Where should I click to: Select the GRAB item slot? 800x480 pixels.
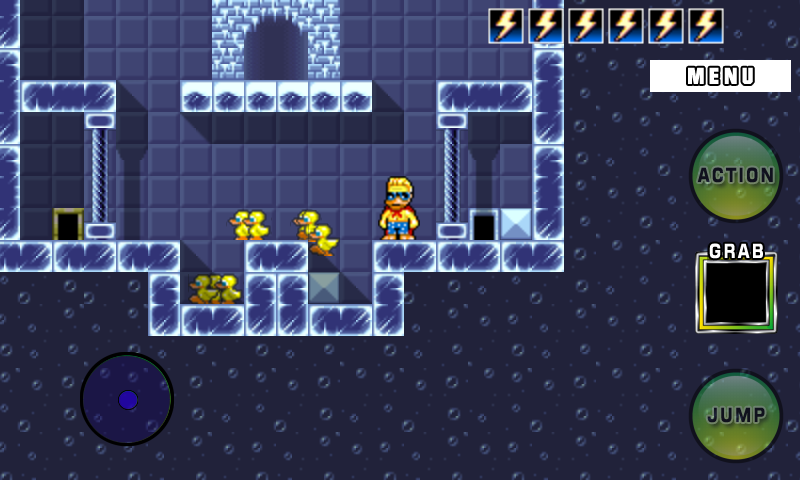click(736, 292)
